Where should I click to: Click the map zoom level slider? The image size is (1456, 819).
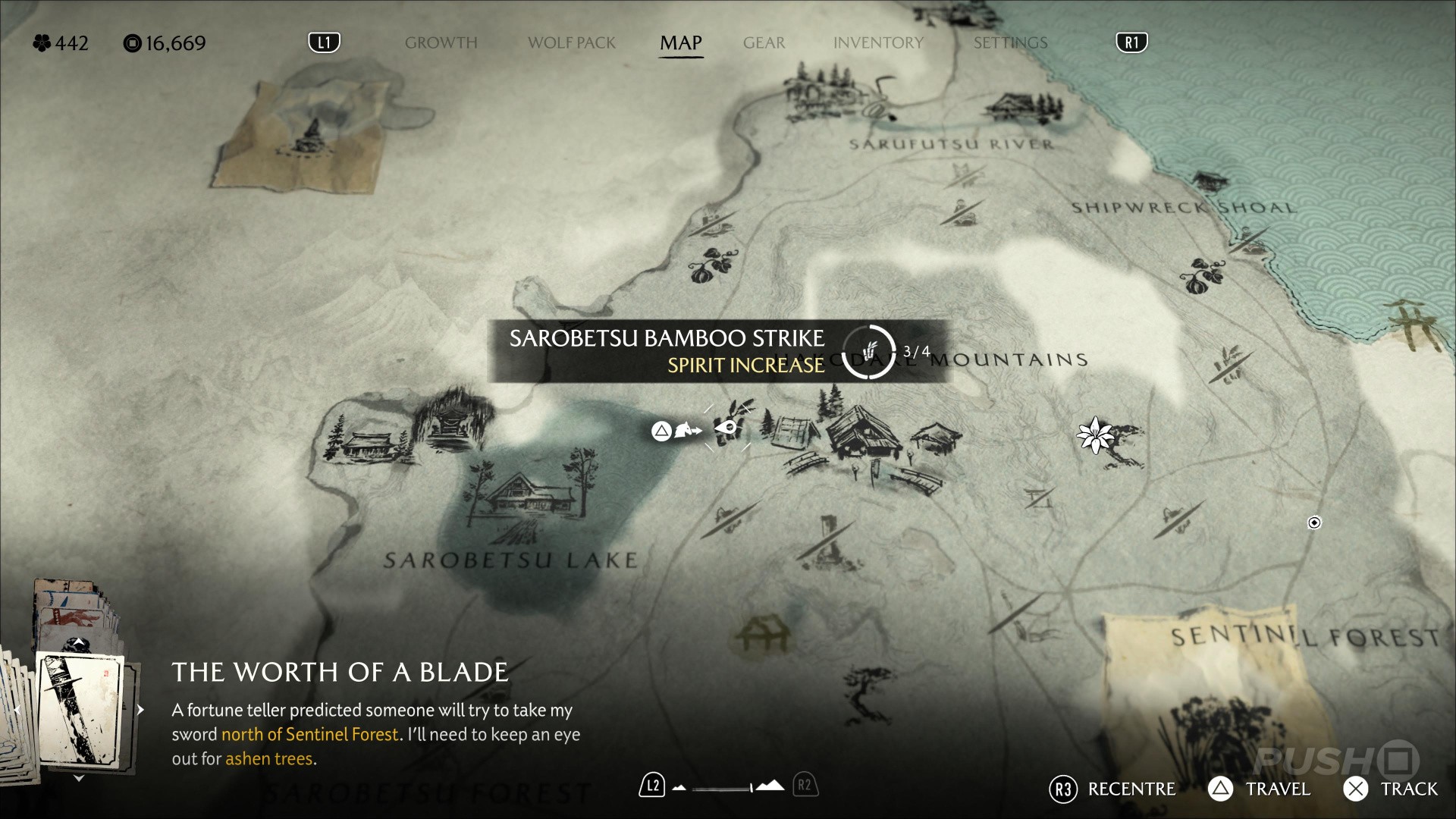[724, 788]
